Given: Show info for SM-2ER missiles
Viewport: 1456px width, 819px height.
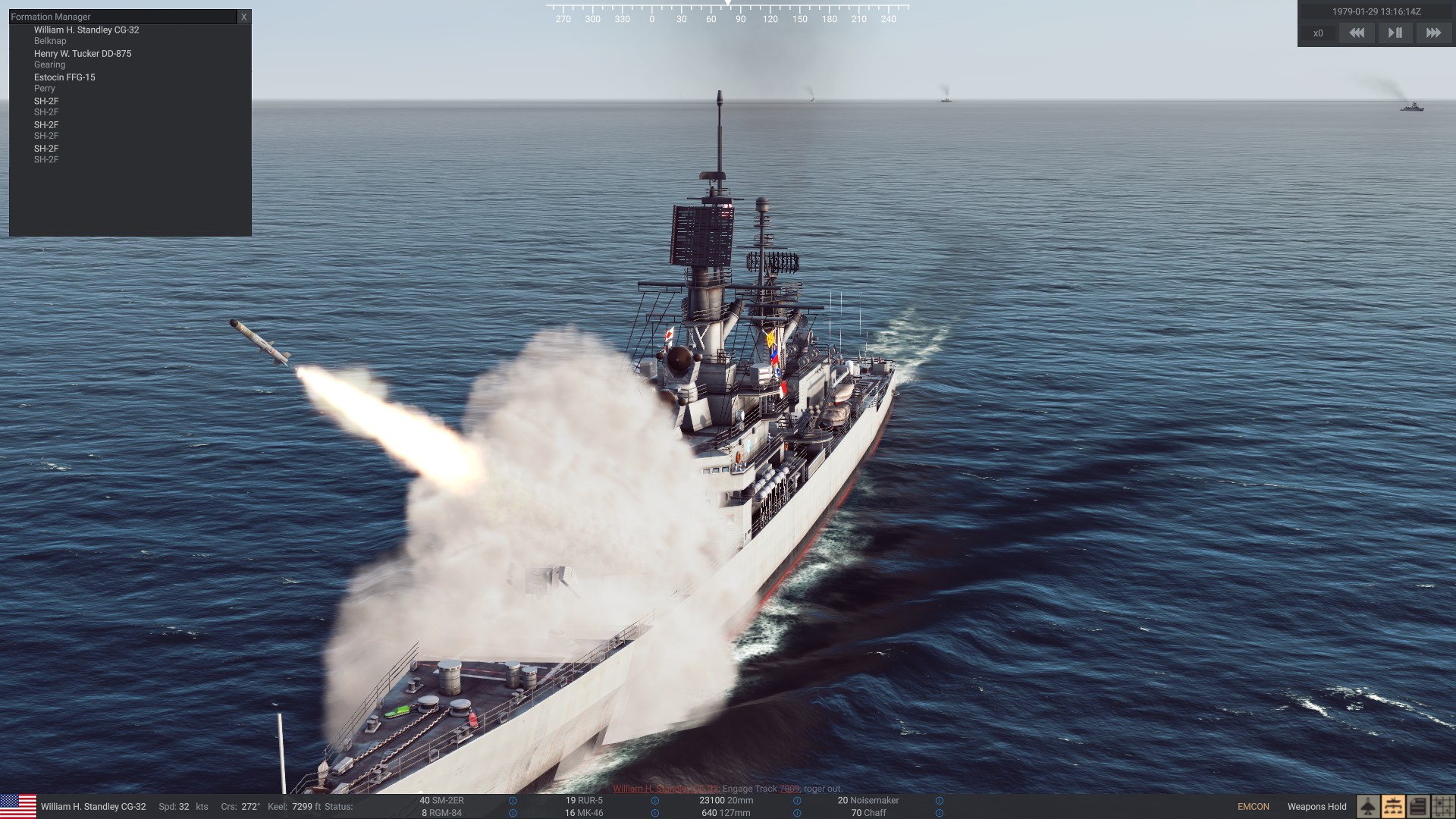Looking at the screenshot, I should [513, 801].
